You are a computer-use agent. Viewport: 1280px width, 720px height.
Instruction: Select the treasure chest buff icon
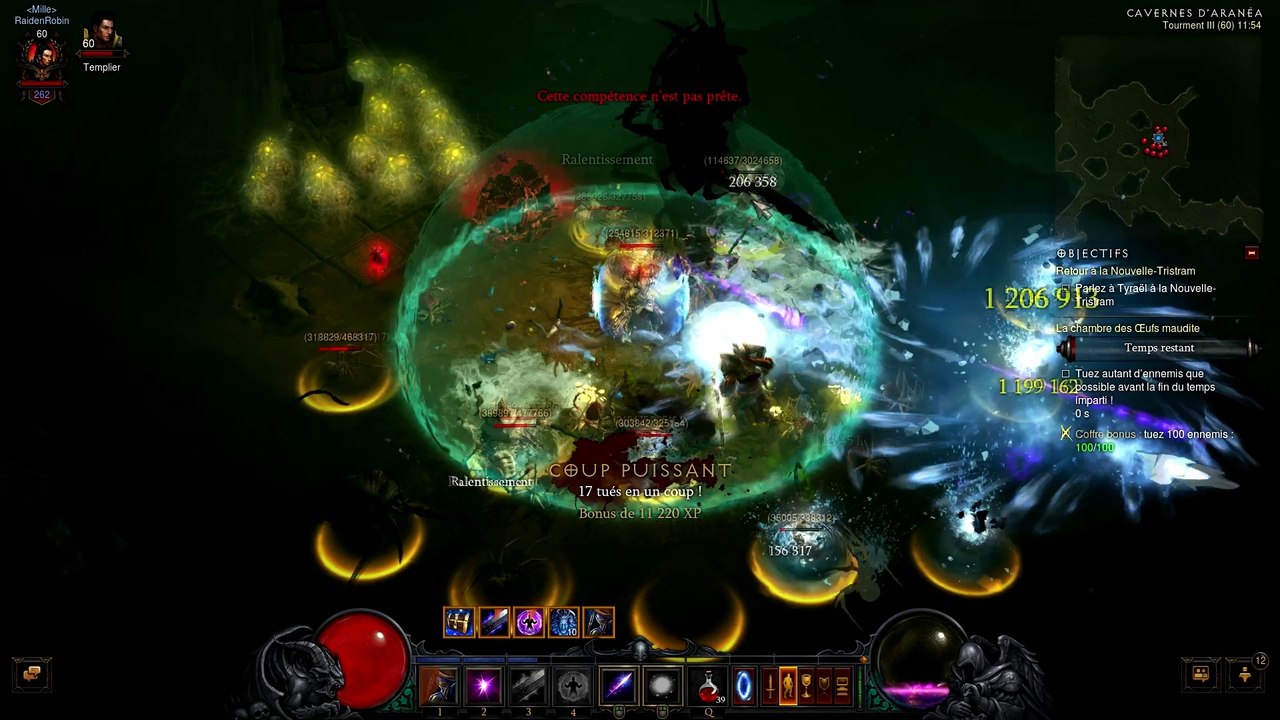tap(459, 622)
